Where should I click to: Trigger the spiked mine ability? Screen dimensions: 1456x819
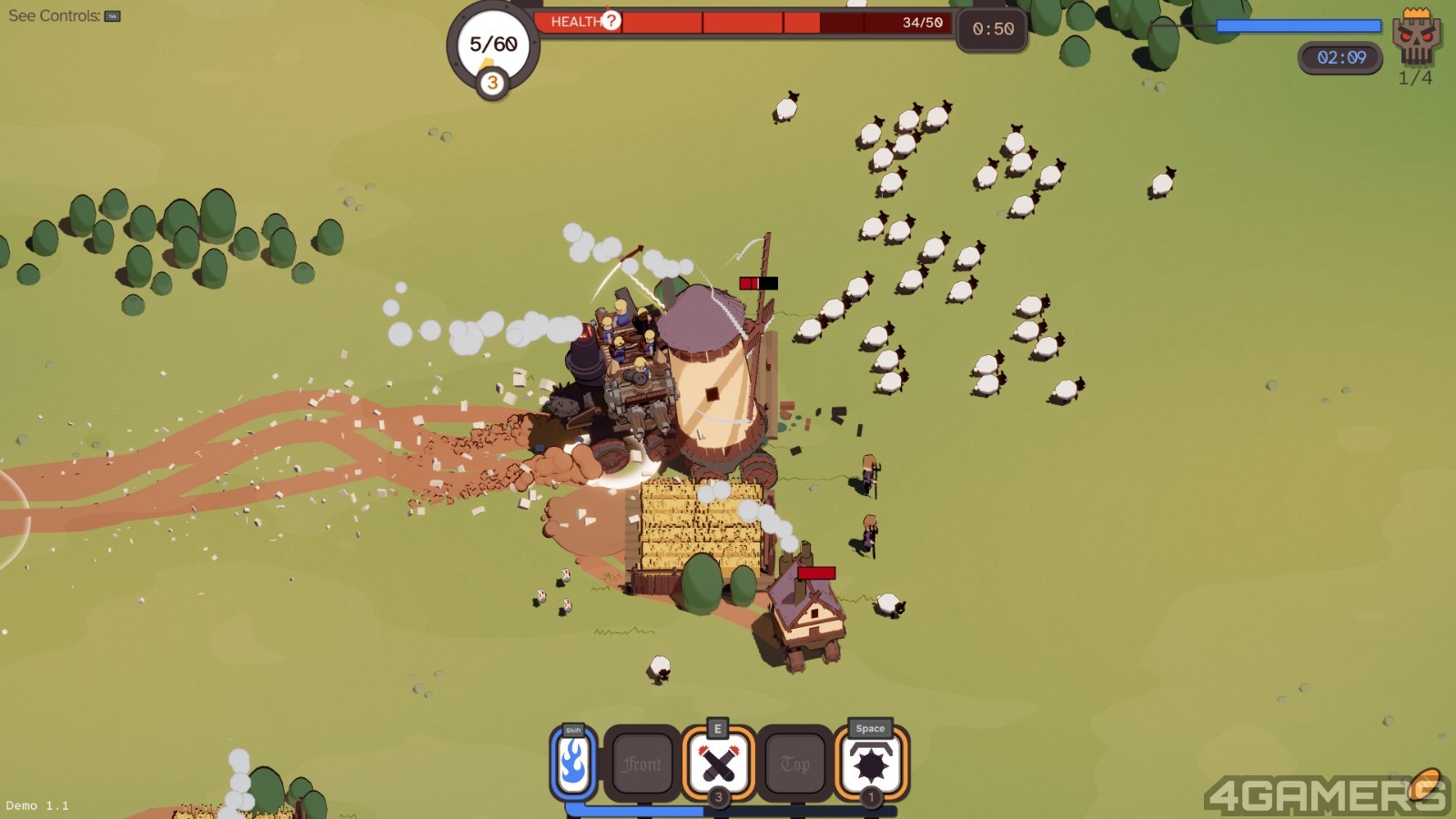click(871, 763)
